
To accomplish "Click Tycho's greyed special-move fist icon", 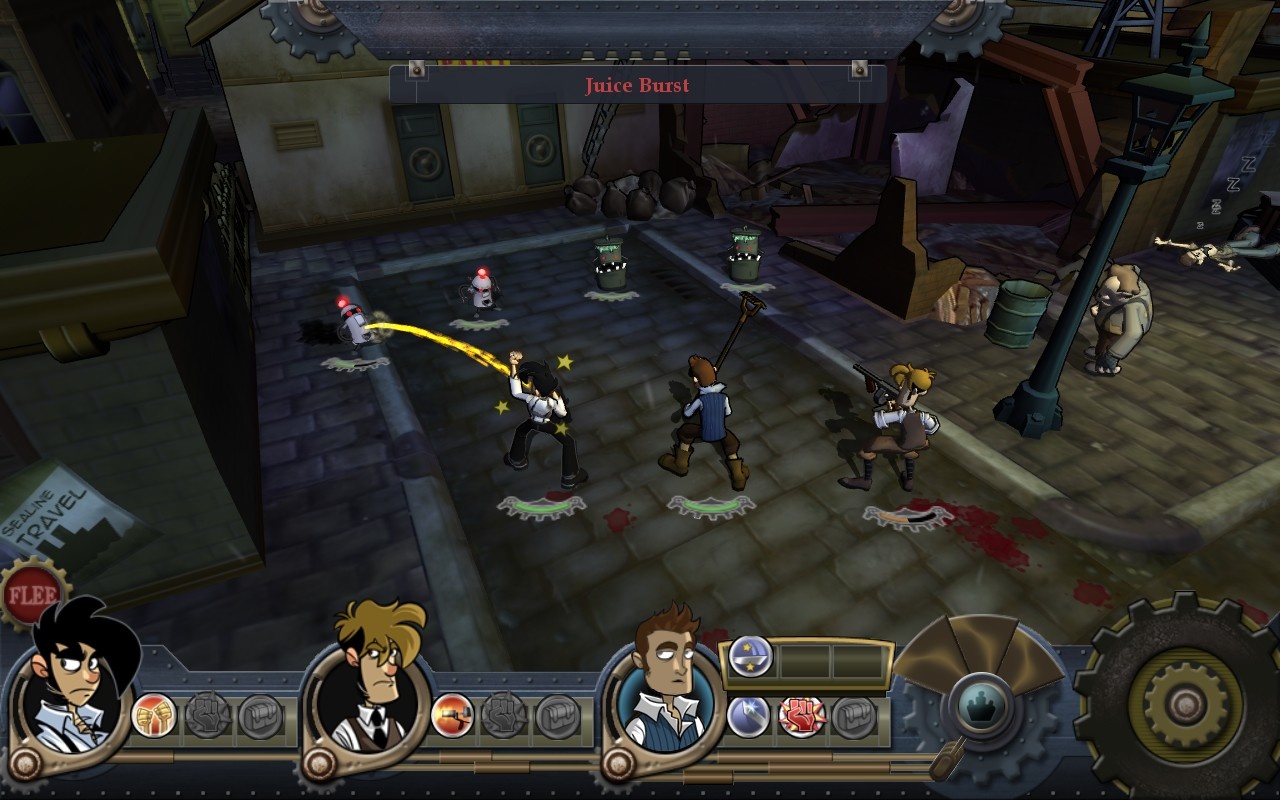I will click(502, 715).
